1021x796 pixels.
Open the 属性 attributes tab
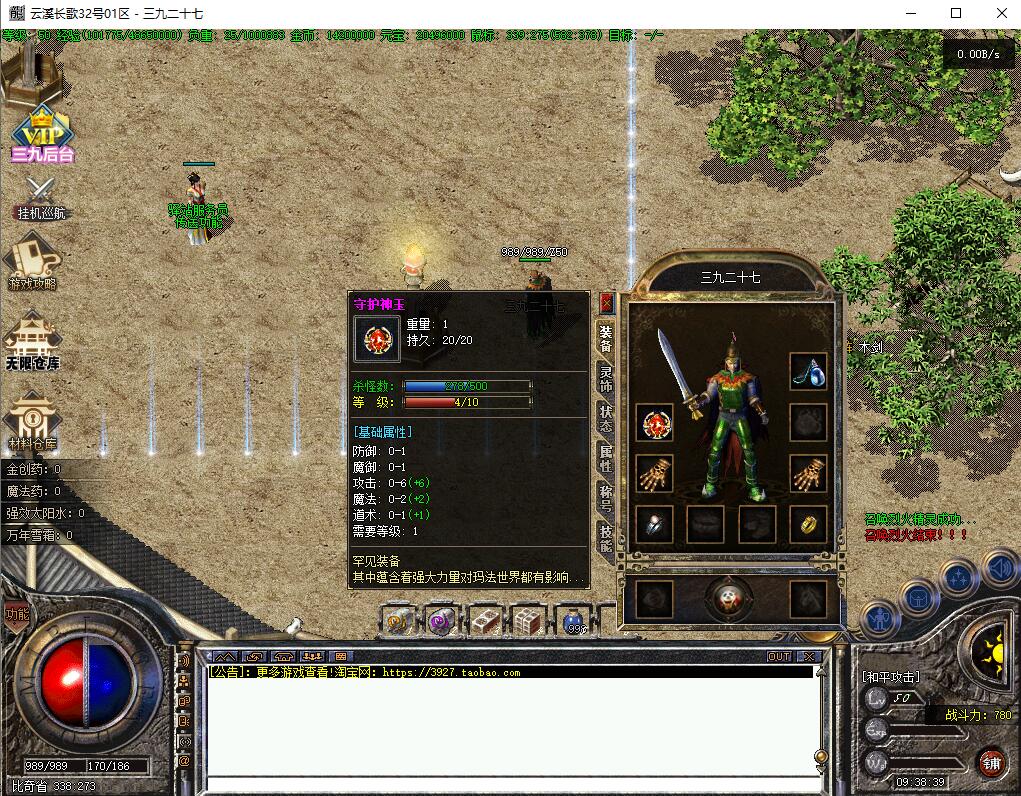click(x=606, y=458)
